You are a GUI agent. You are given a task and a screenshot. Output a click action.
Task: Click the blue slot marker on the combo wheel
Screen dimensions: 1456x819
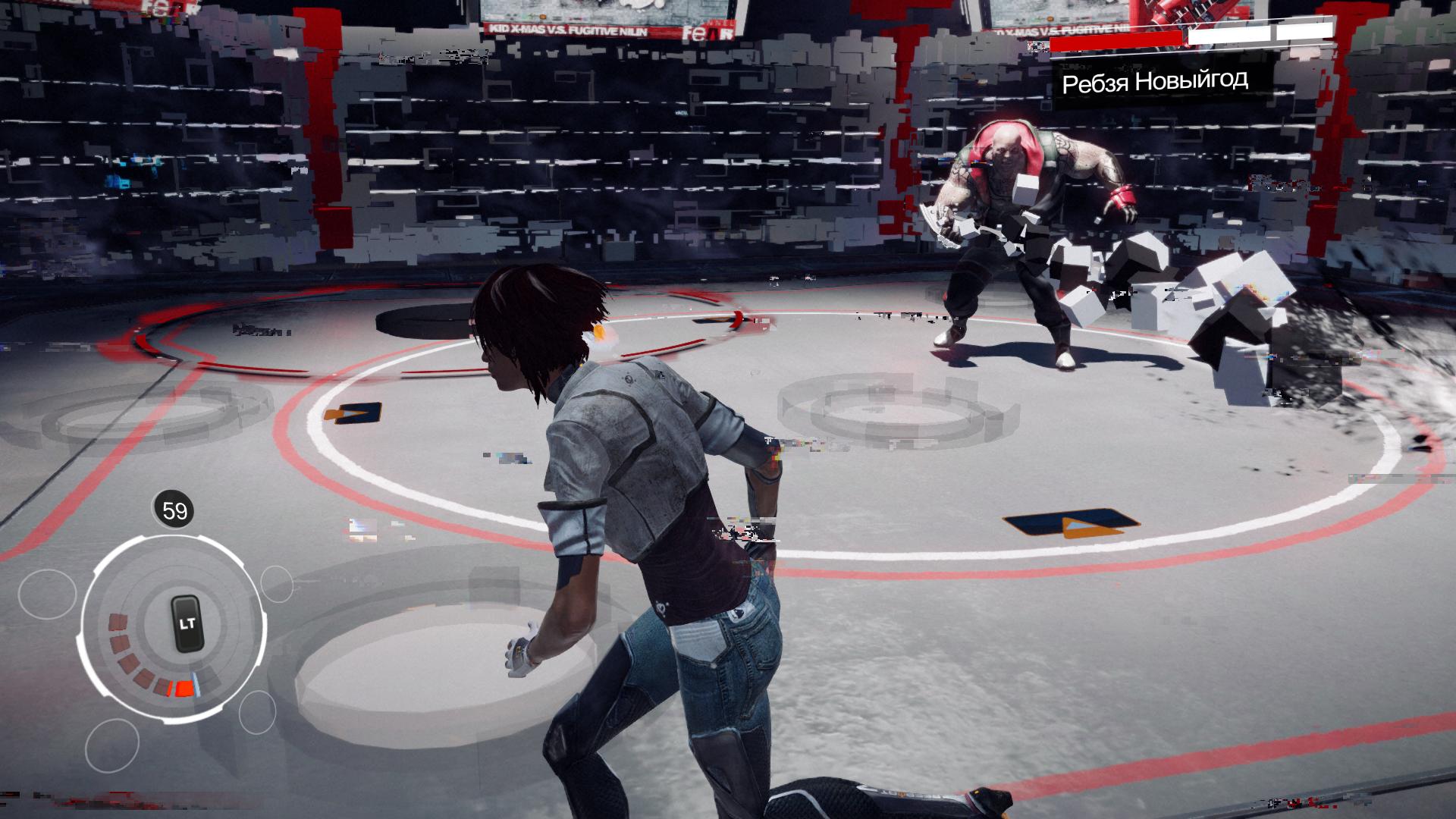[x=197, y=685]
